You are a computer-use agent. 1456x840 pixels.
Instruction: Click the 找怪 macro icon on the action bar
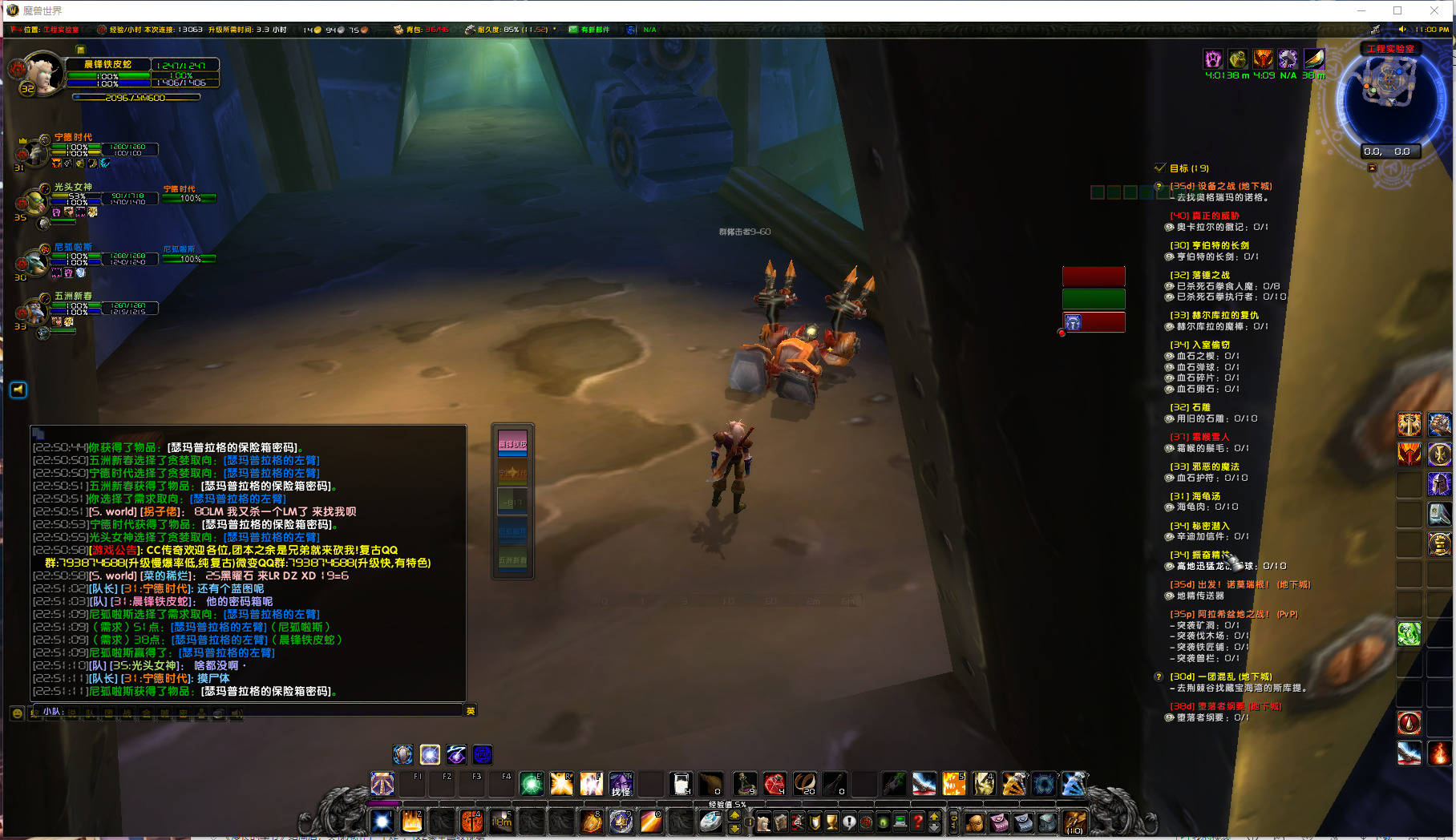coord(620,785)
